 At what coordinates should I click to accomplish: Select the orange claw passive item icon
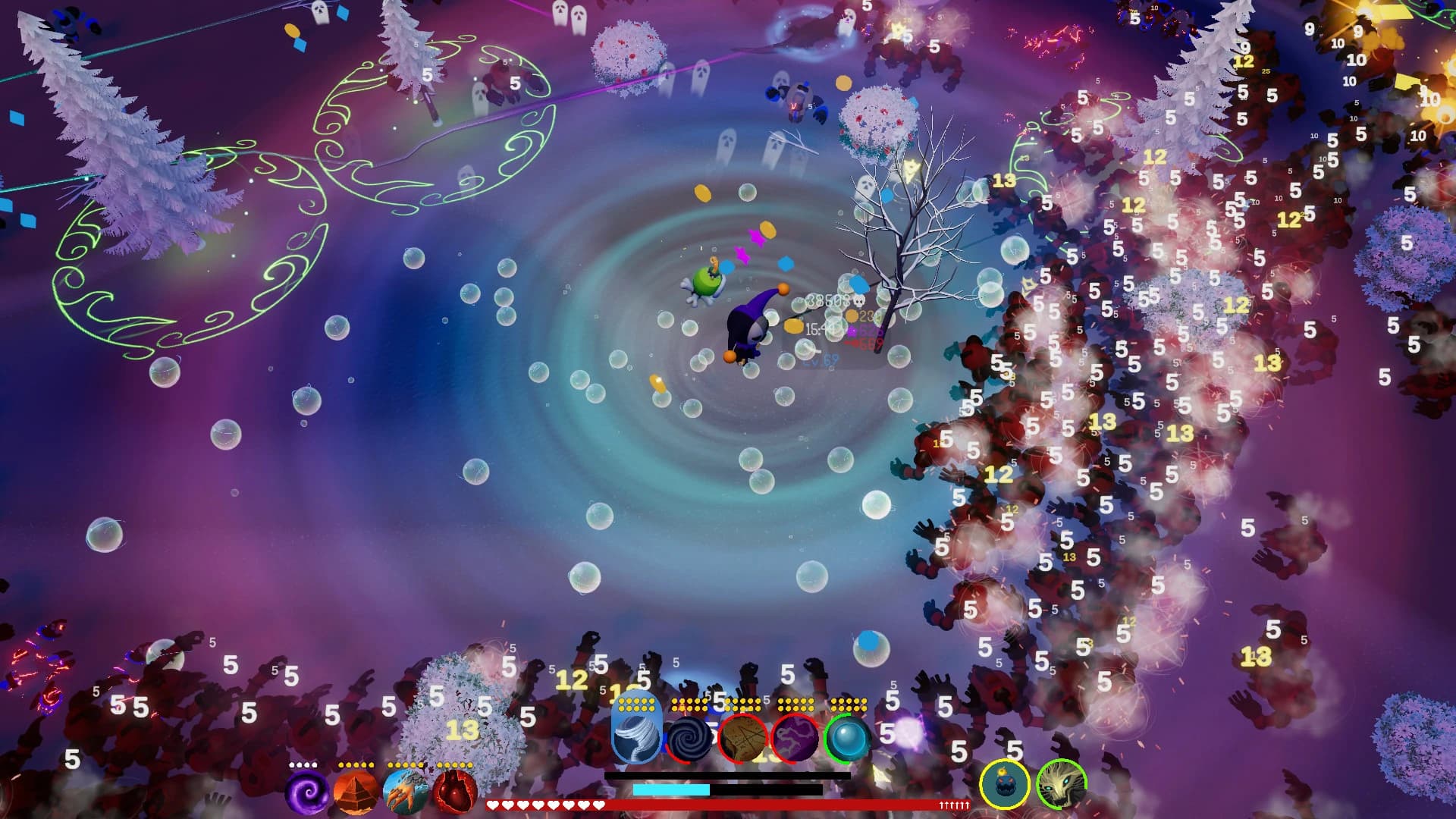(x=405, y=791)
